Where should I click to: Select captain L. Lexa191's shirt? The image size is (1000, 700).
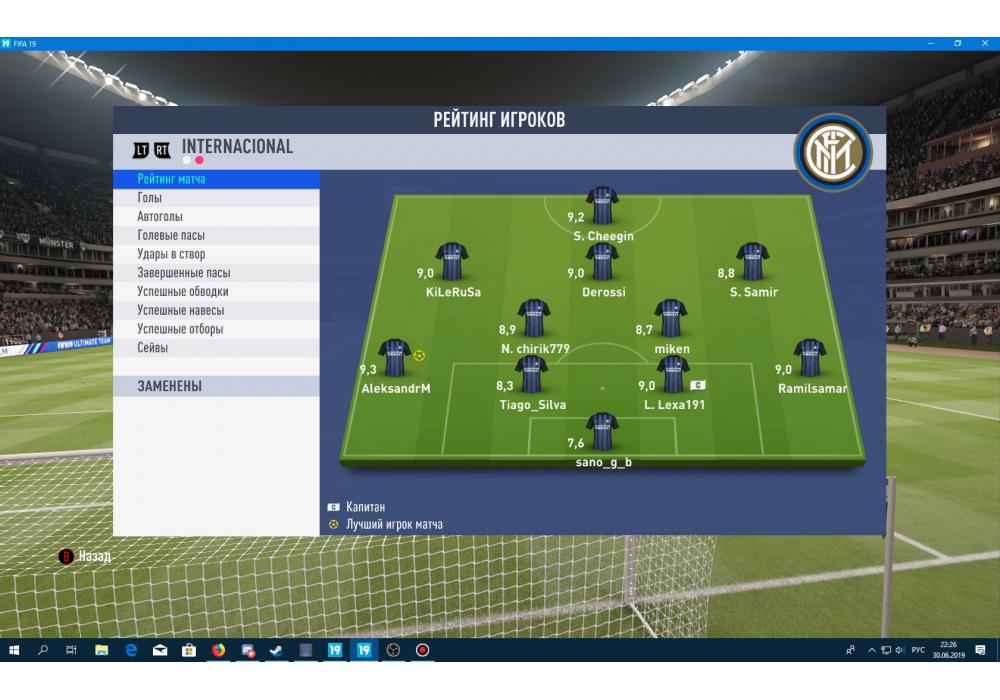click(673, 375)
